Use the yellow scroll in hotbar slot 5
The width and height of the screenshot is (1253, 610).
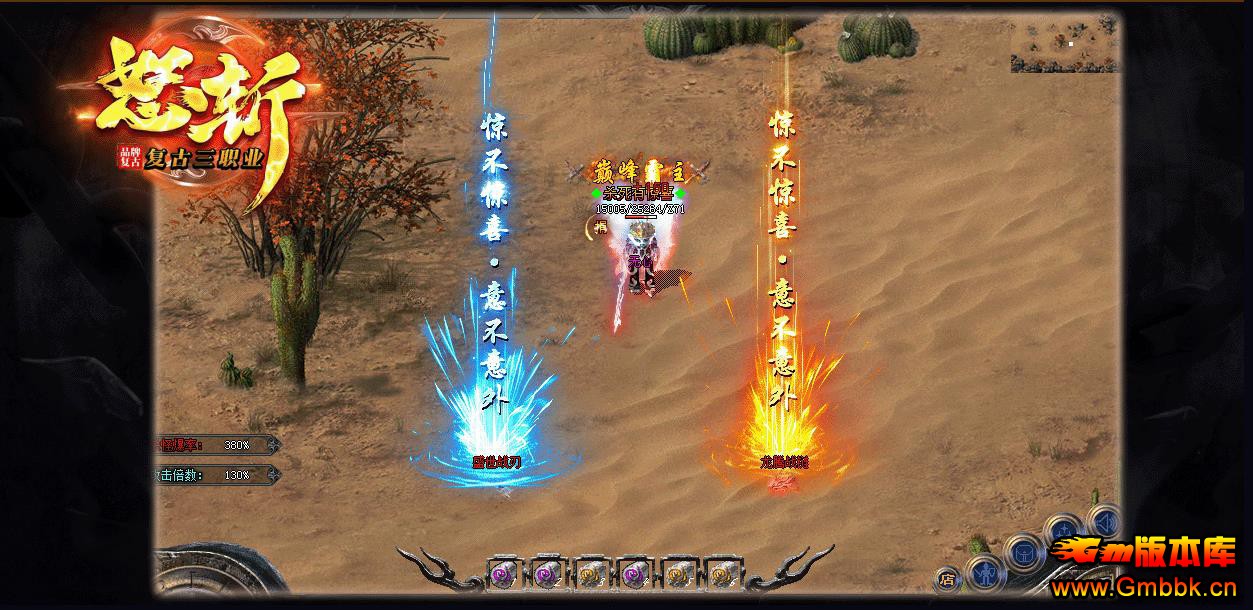(680, 575)
